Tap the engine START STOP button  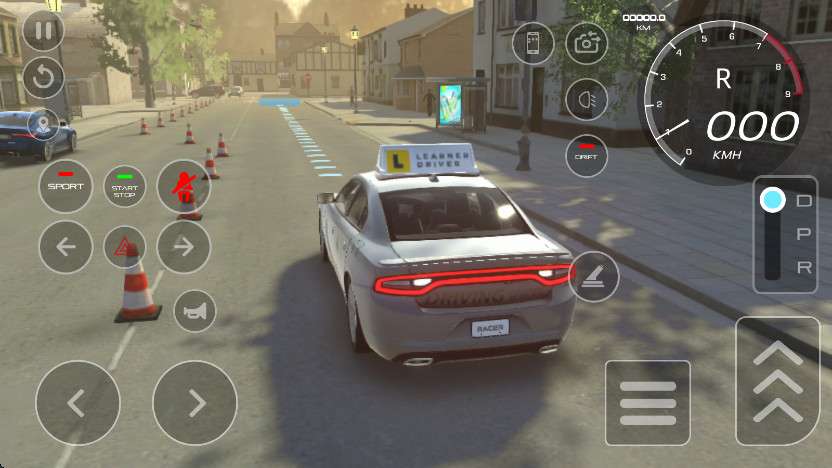pyautogui.click(x=125, y=187)
